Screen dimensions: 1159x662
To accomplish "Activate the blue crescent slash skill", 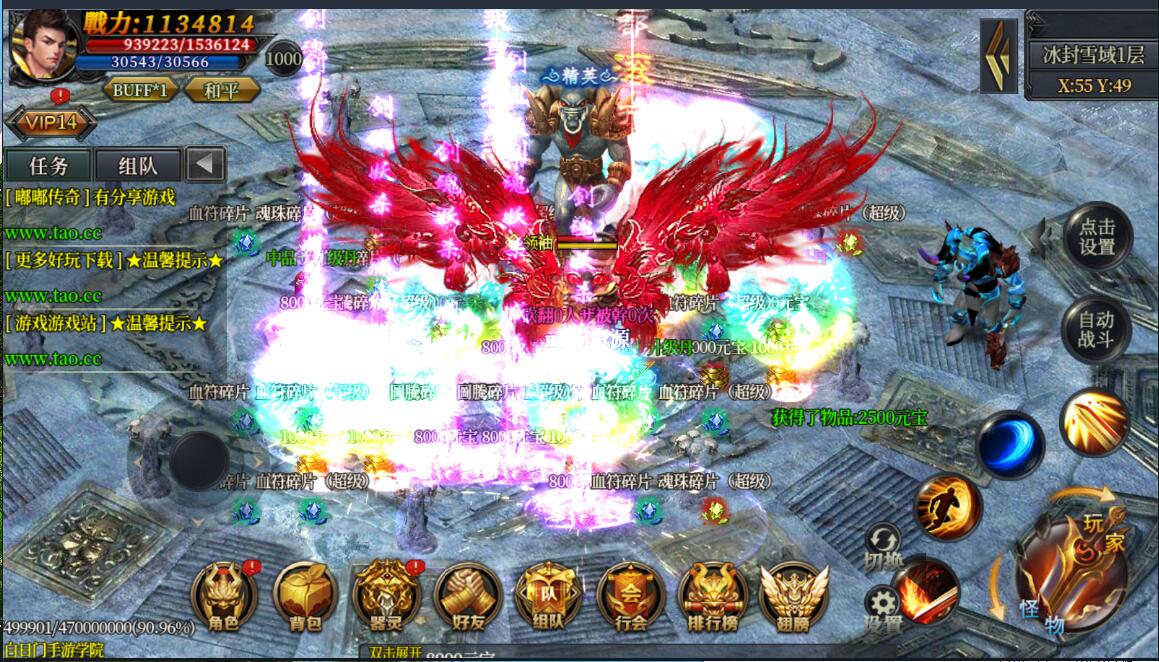I will pos(1009,445).
